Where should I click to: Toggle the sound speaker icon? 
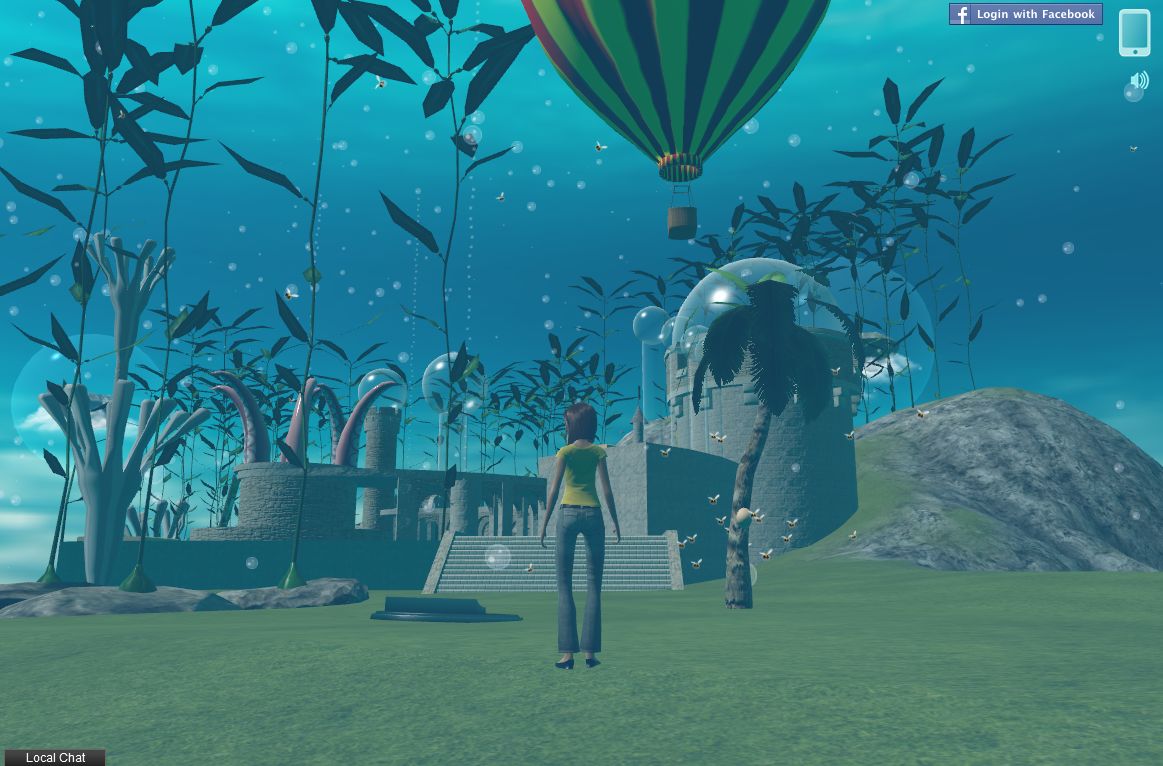click(1139, 81)
